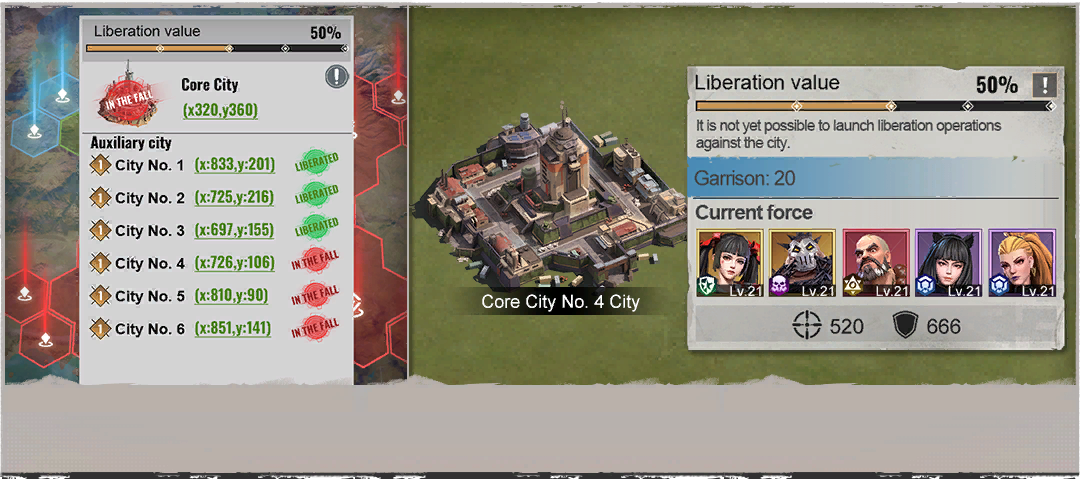The height and width of the screenshot is (480, 1080).
Task: Visit City No. 6 coordinate link
Action: pos(234,328)
